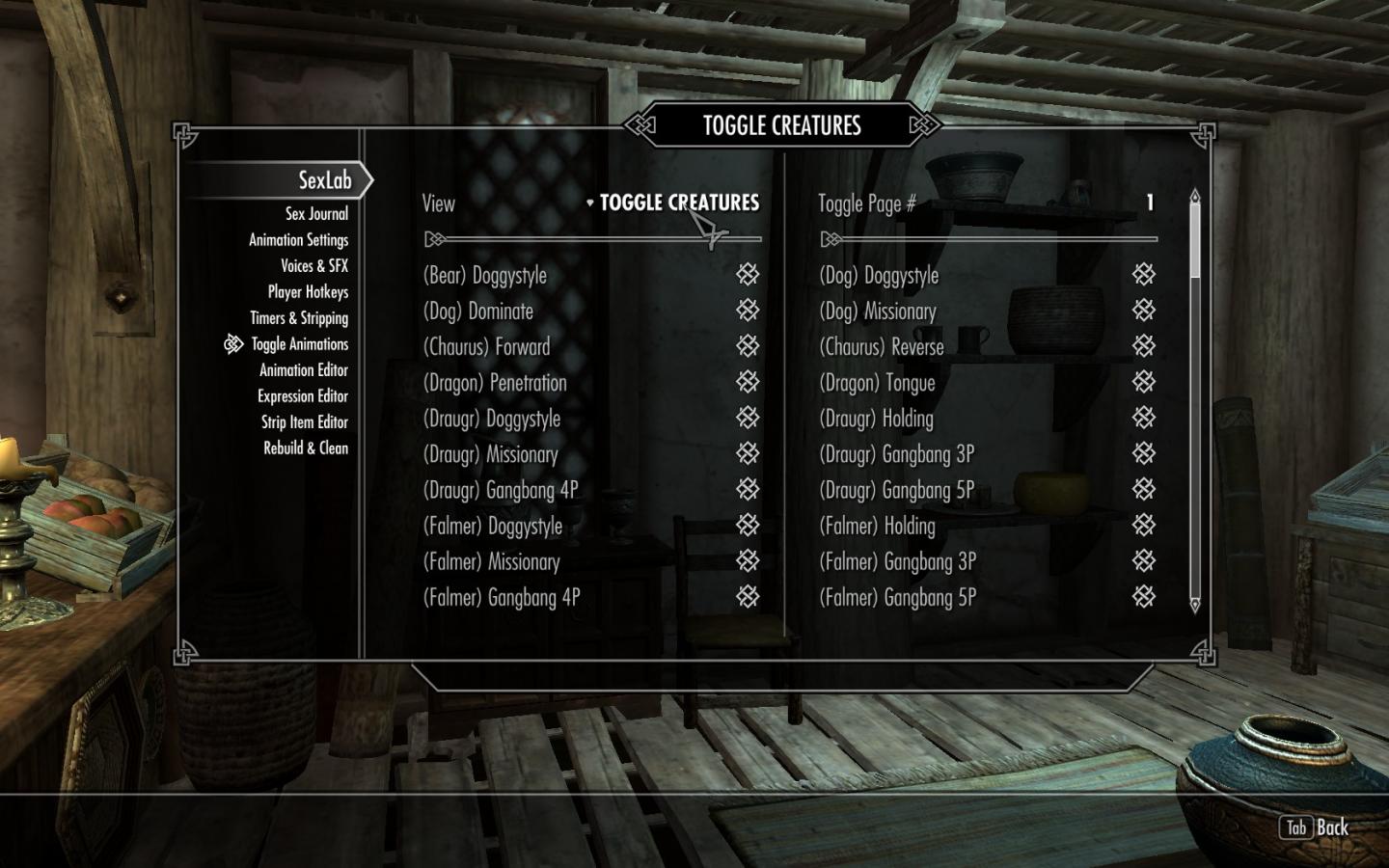Toggle the (Chaurus) Forward entry

(x=748, y=346)
